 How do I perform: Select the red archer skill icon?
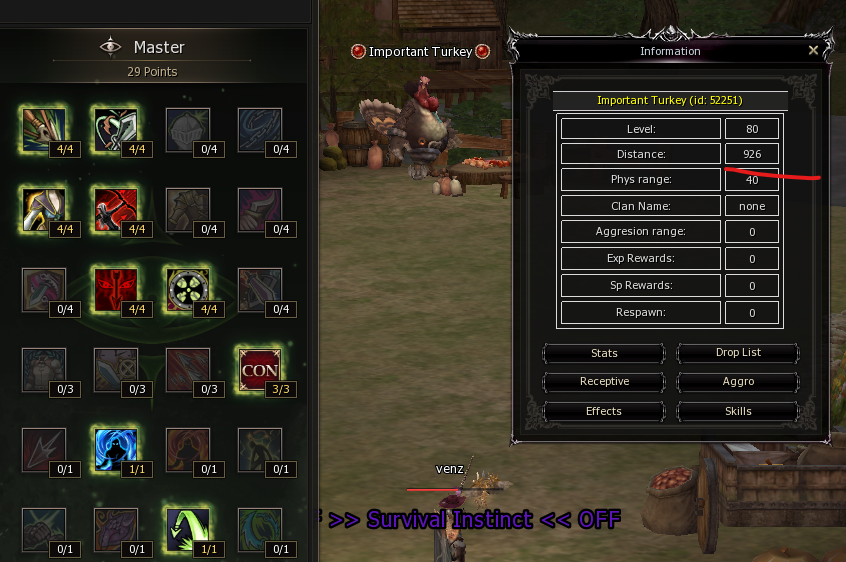coord(114,209)
